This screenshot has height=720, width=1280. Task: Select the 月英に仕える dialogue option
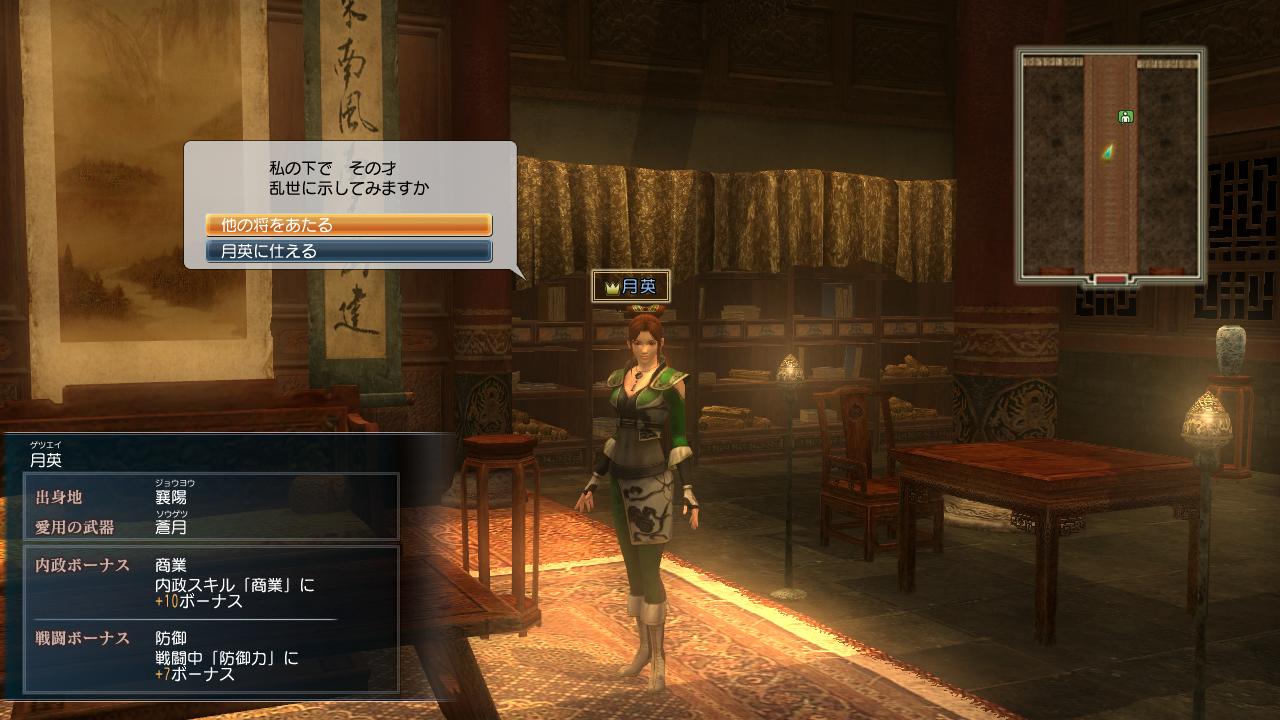click(348, 251)
